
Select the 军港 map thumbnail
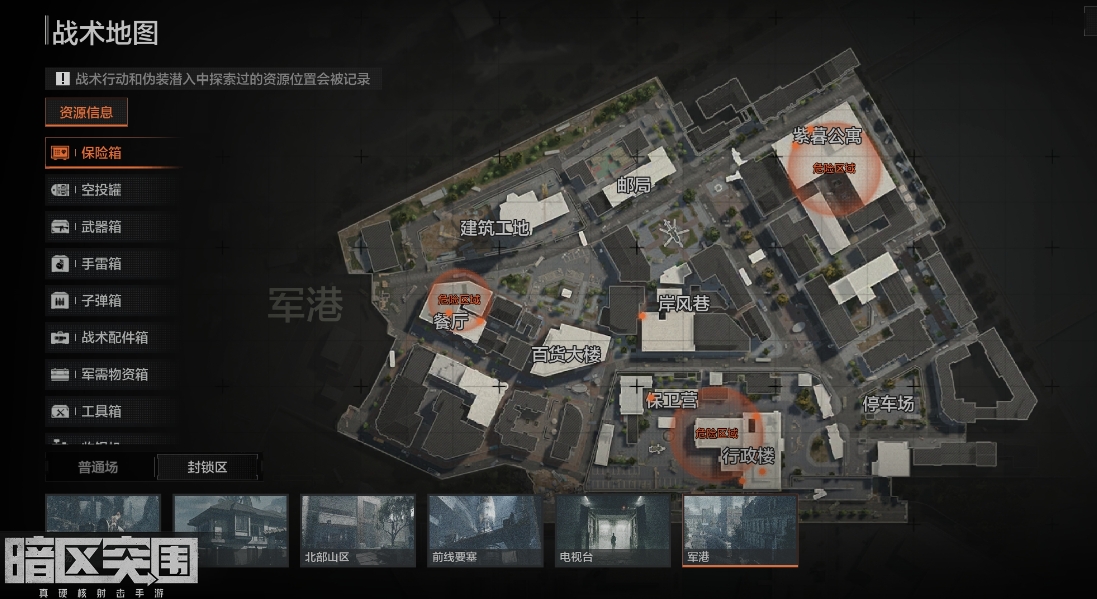coord(740,530)
